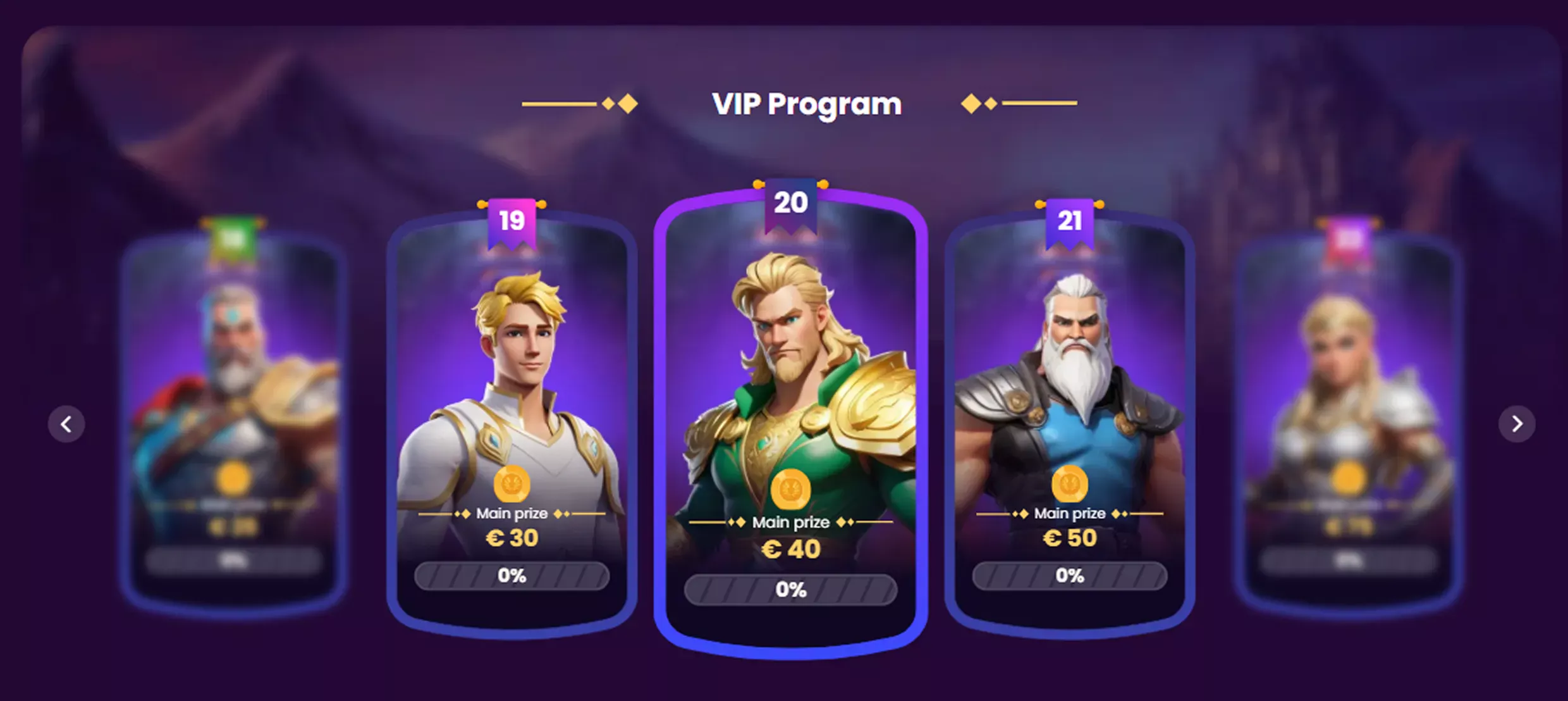Select the blurred pink-badge card on the right
This screenshot has width=1568, height=701.
tap(1348, 418)
